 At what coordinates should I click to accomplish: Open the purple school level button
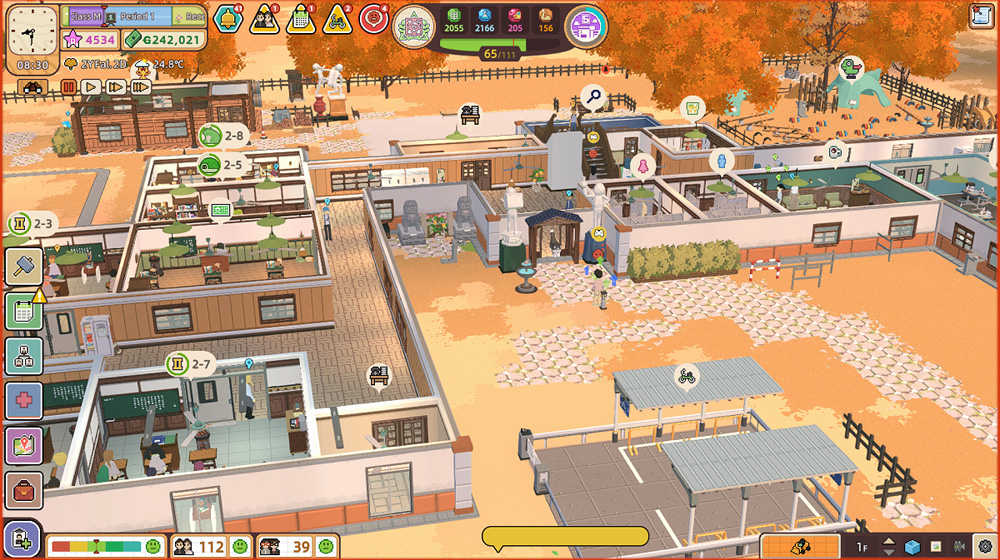coord(586,25)
